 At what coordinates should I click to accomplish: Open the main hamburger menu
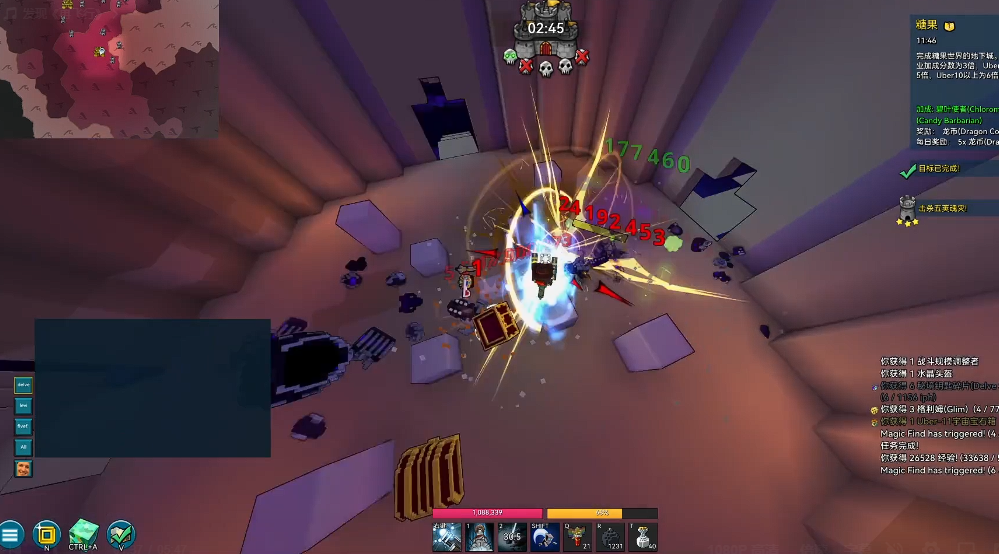10,535
